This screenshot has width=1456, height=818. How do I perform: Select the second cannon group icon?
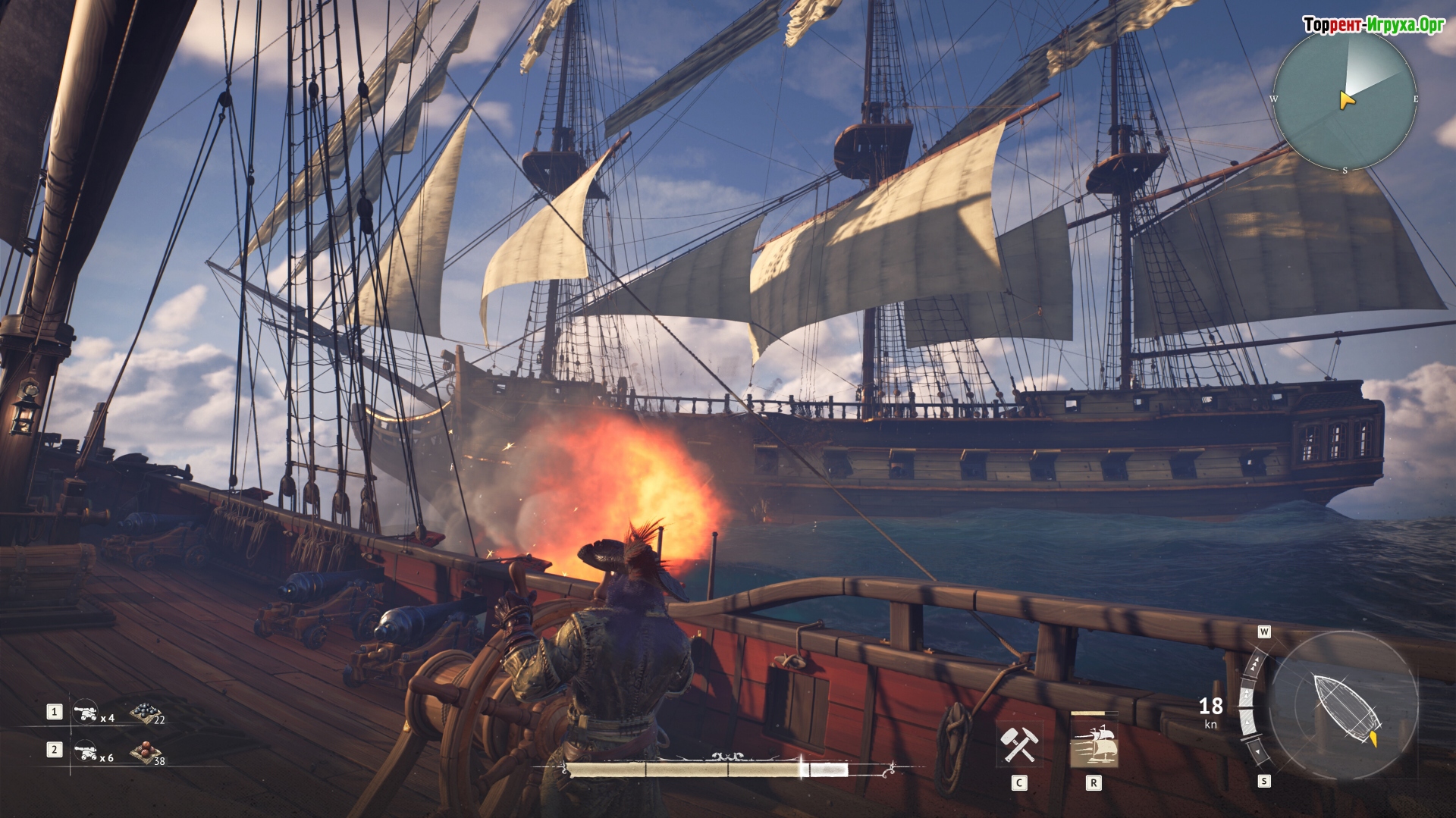click(x=84, y=751)
